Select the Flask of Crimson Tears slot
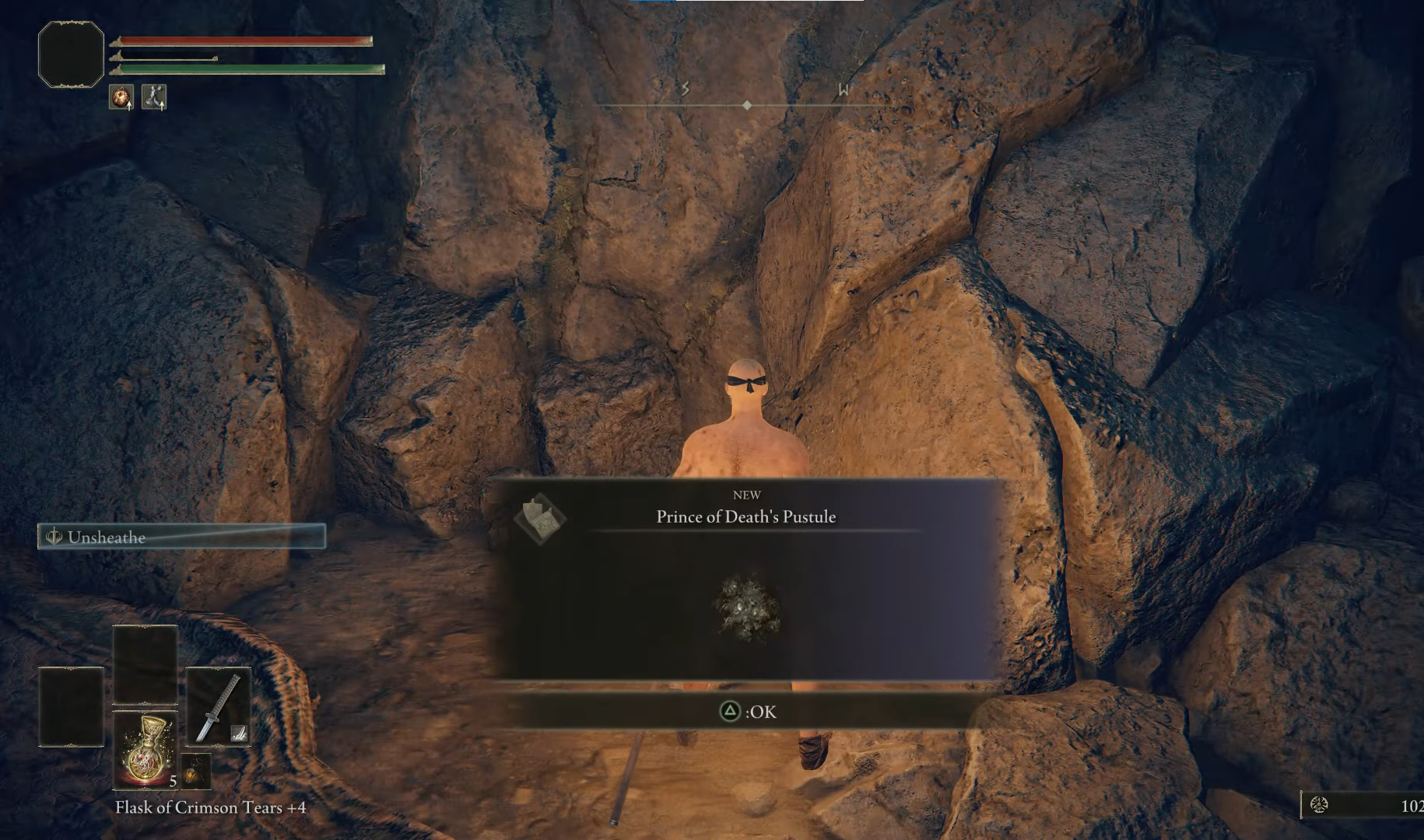Viewport: 1424px width, 840px height. pos(146,749)
